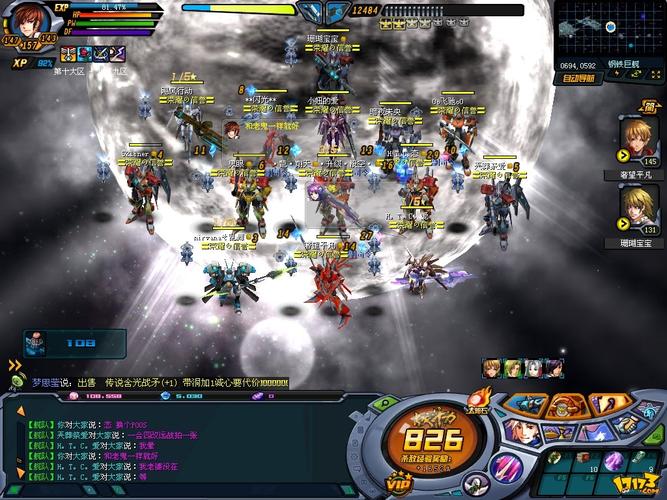This screenshot has height=500, width=667.
Task: Open the 简 toggle above the team portraits
Action: pos(649,106)
